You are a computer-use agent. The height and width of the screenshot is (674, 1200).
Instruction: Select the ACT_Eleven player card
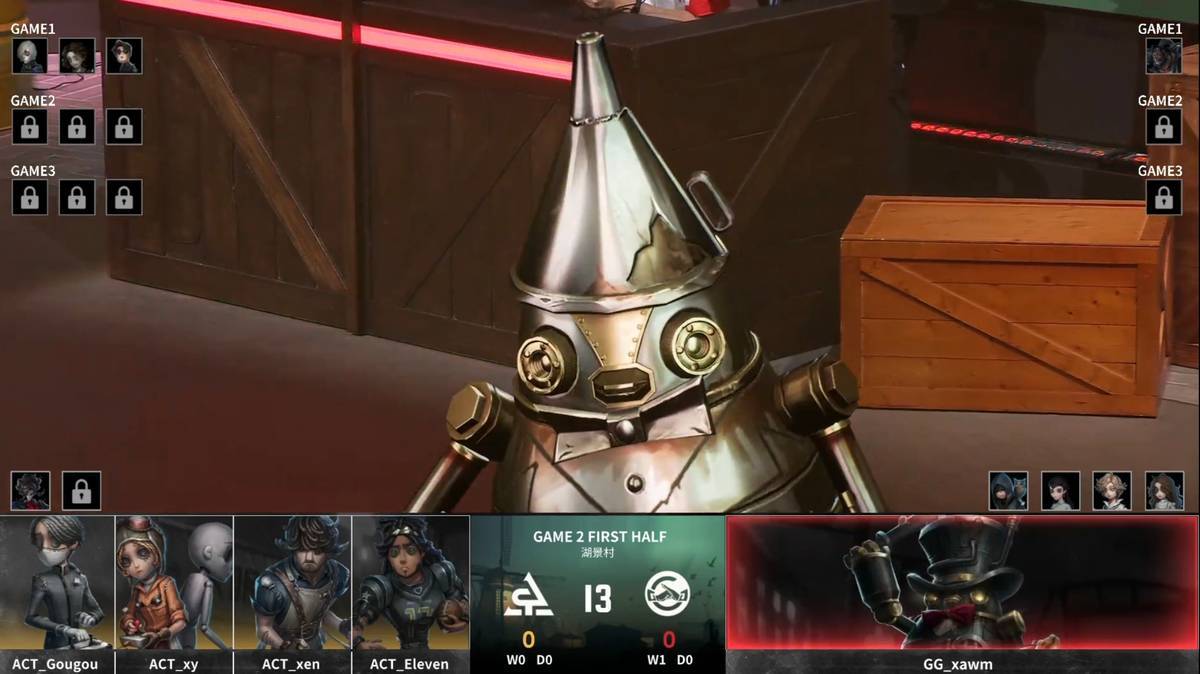[x=410, y=593]
